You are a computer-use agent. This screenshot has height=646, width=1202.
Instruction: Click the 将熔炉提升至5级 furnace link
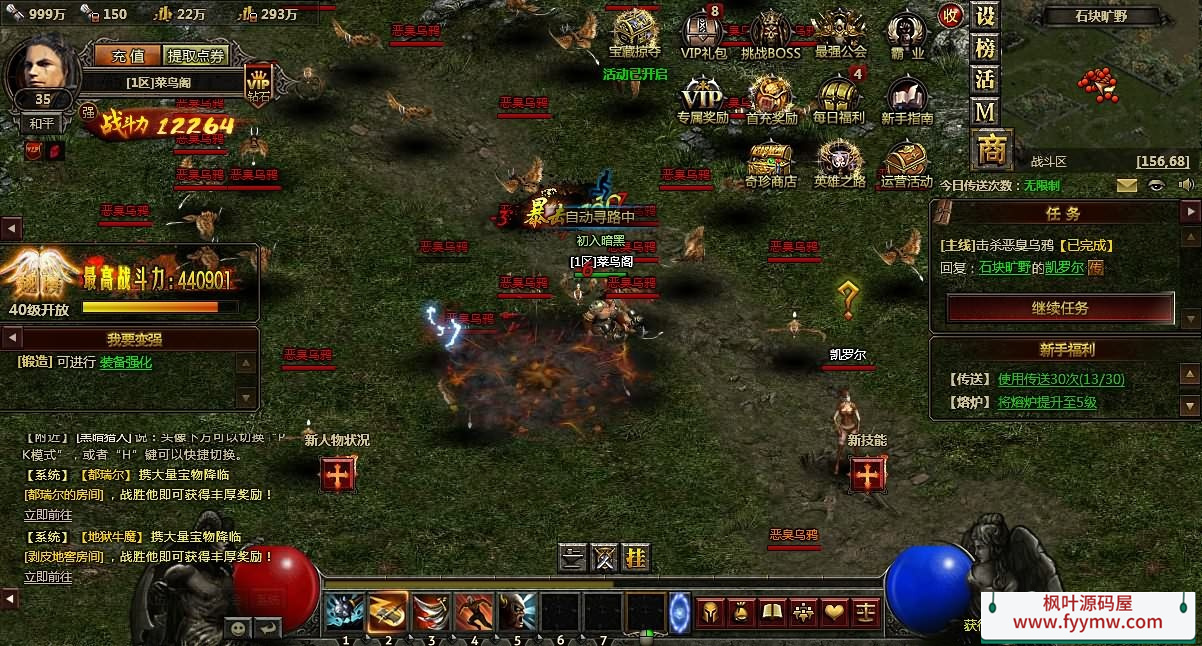tap(1047, 403)
